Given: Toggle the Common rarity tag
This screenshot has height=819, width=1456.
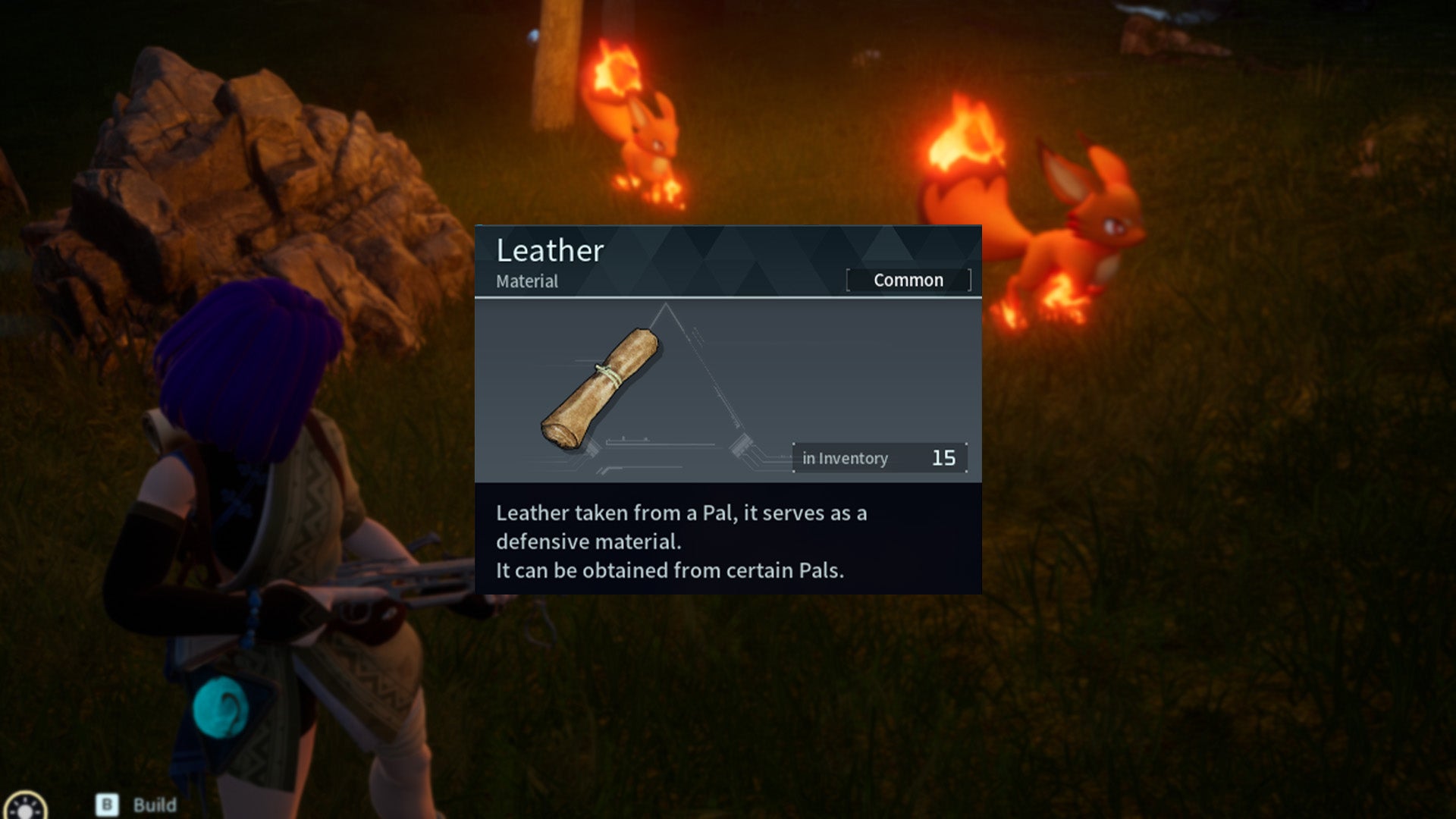Looking at the screenshot, I should pos(908,280).
